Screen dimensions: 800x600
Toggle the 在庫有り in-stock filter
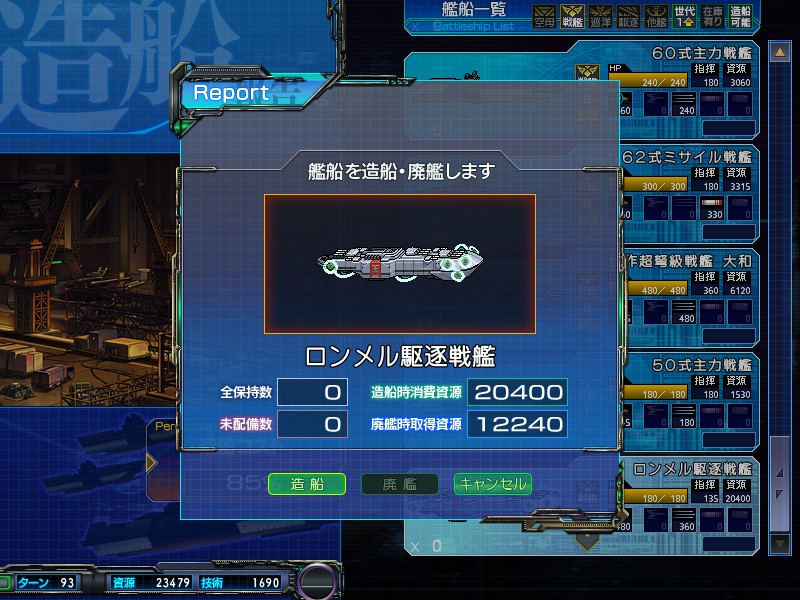[713, 17]
